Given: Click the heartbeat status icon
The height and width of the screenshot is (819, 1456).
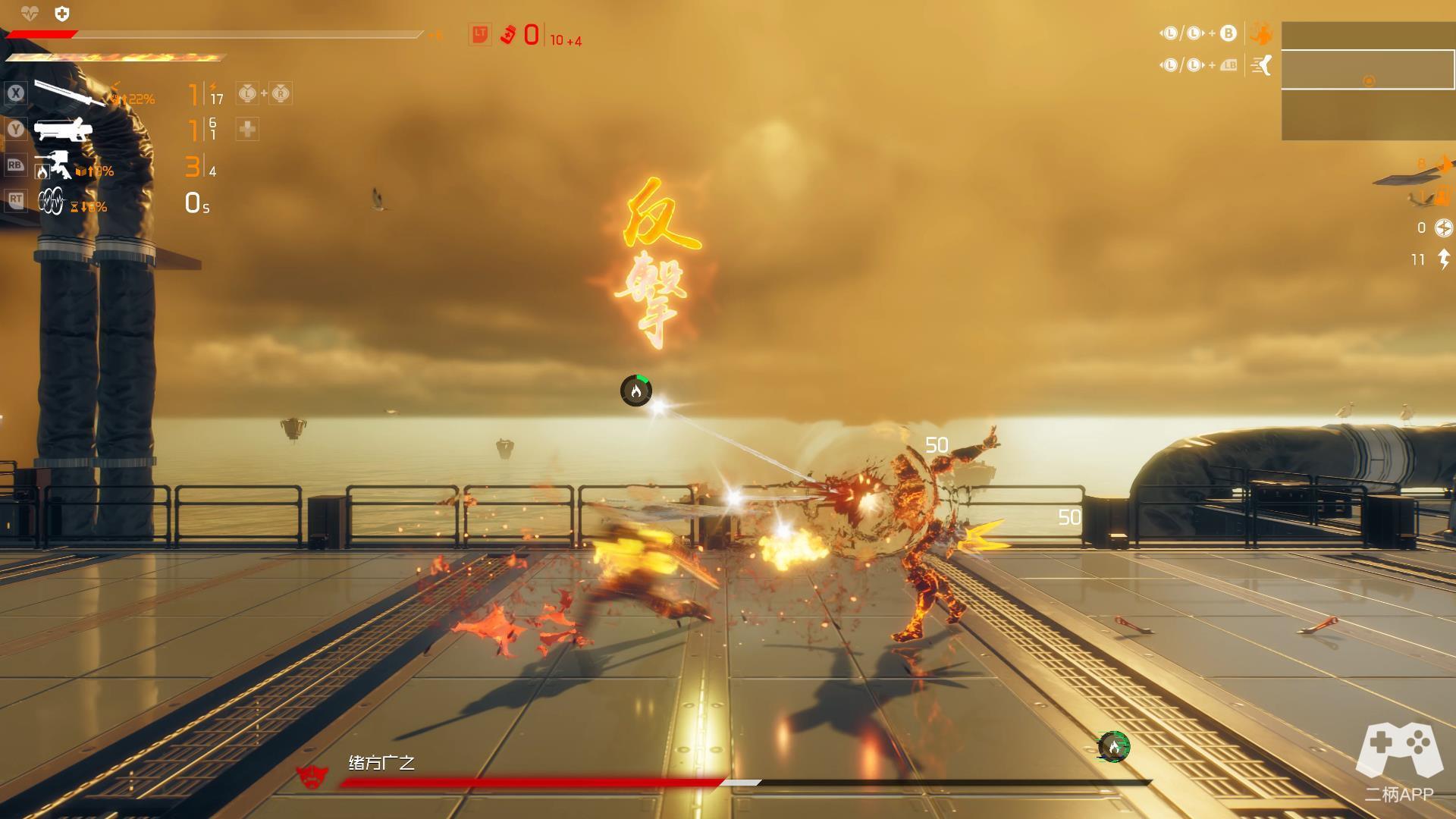Looking at the screenshot, I should tap(29, 13).
